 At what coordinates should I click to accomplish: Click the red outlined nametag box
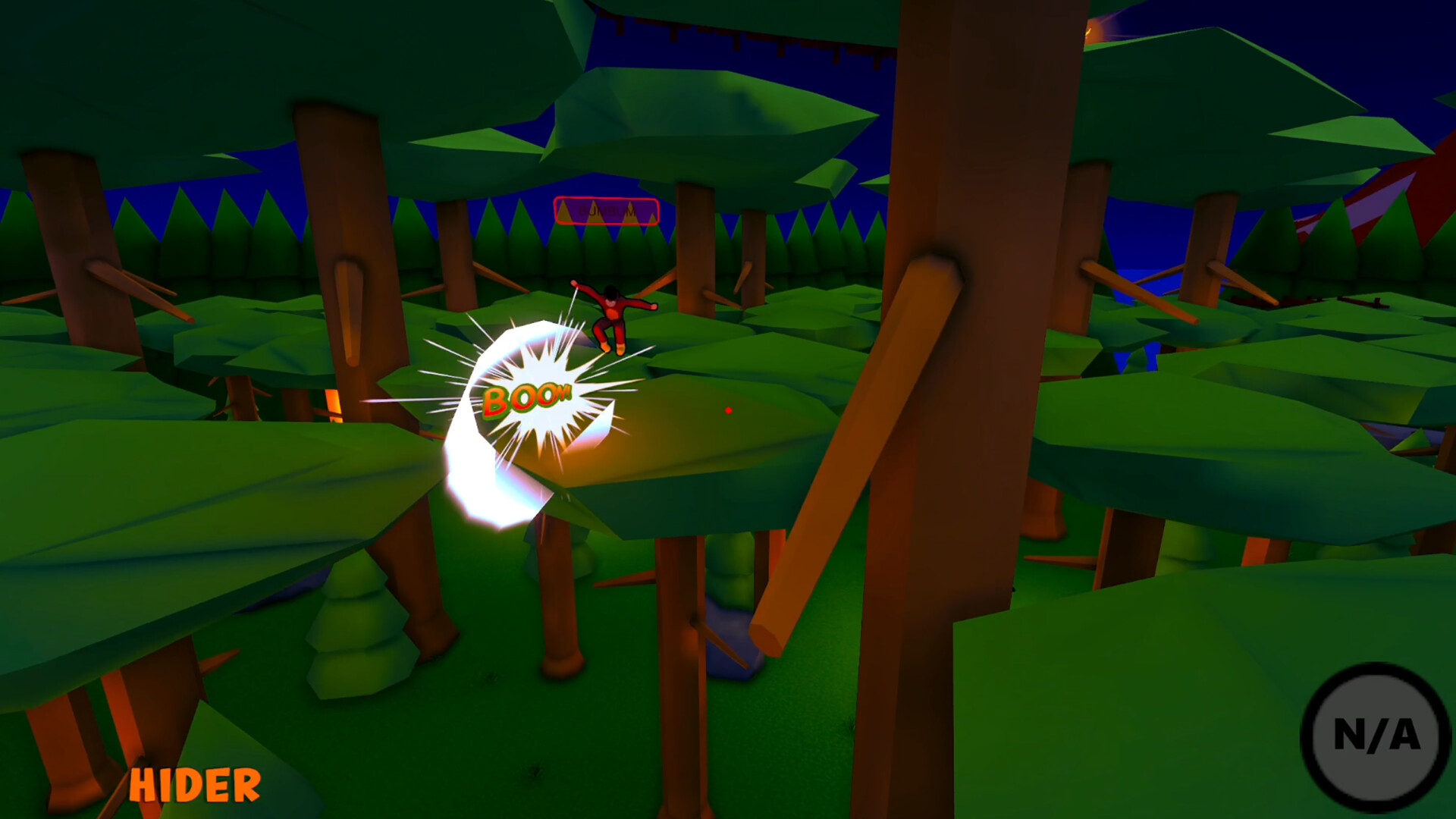(x=606, y=210)
